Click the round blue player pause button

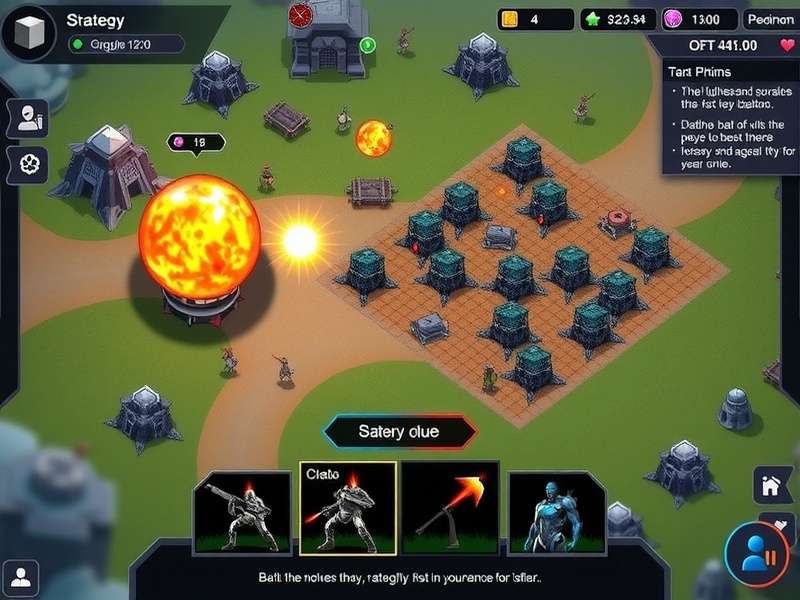coord(755,552)
